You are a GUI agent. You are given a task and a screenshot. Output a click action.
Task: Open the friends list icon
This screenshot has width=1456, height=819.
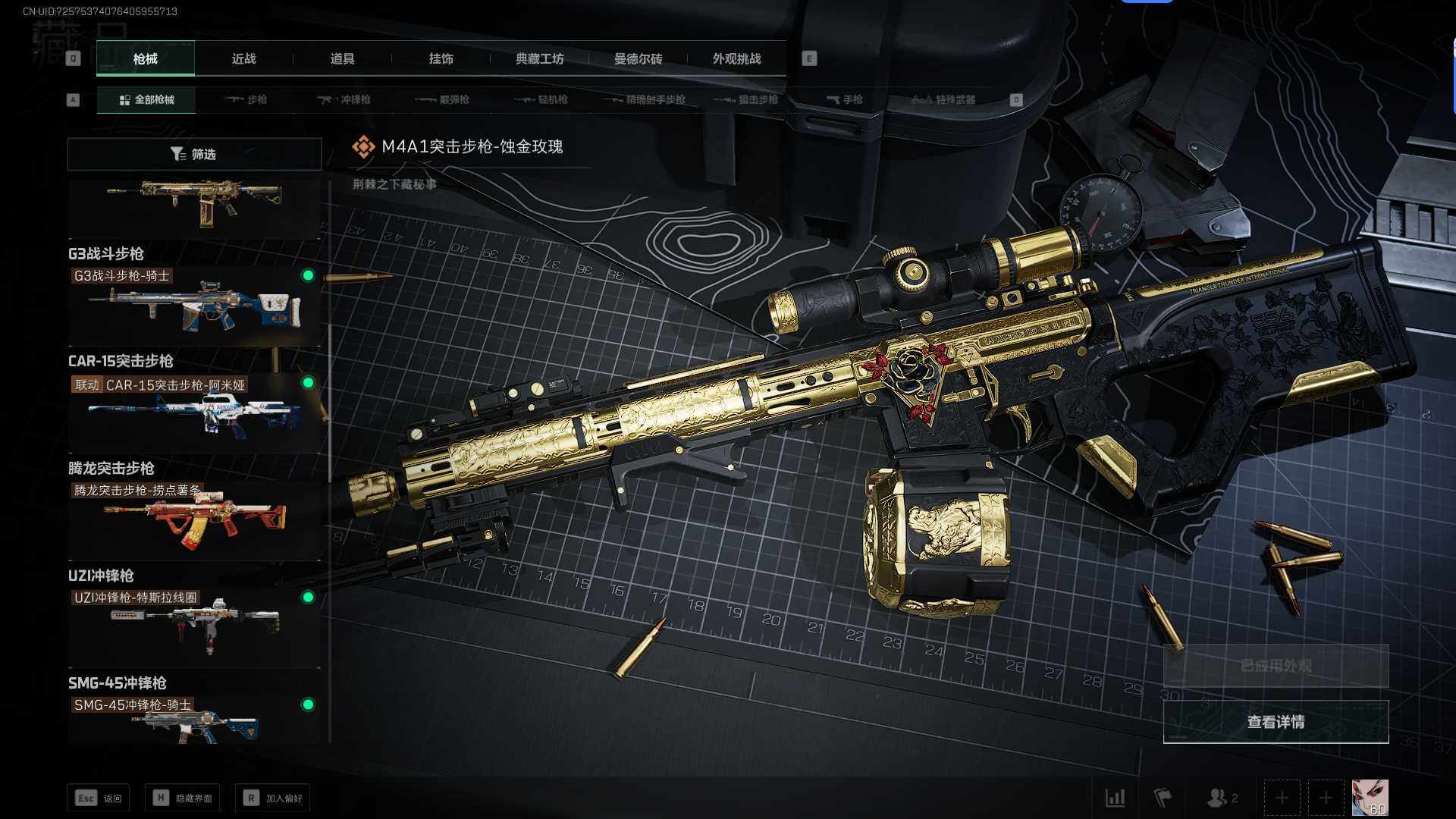(x=1221, y=798)
